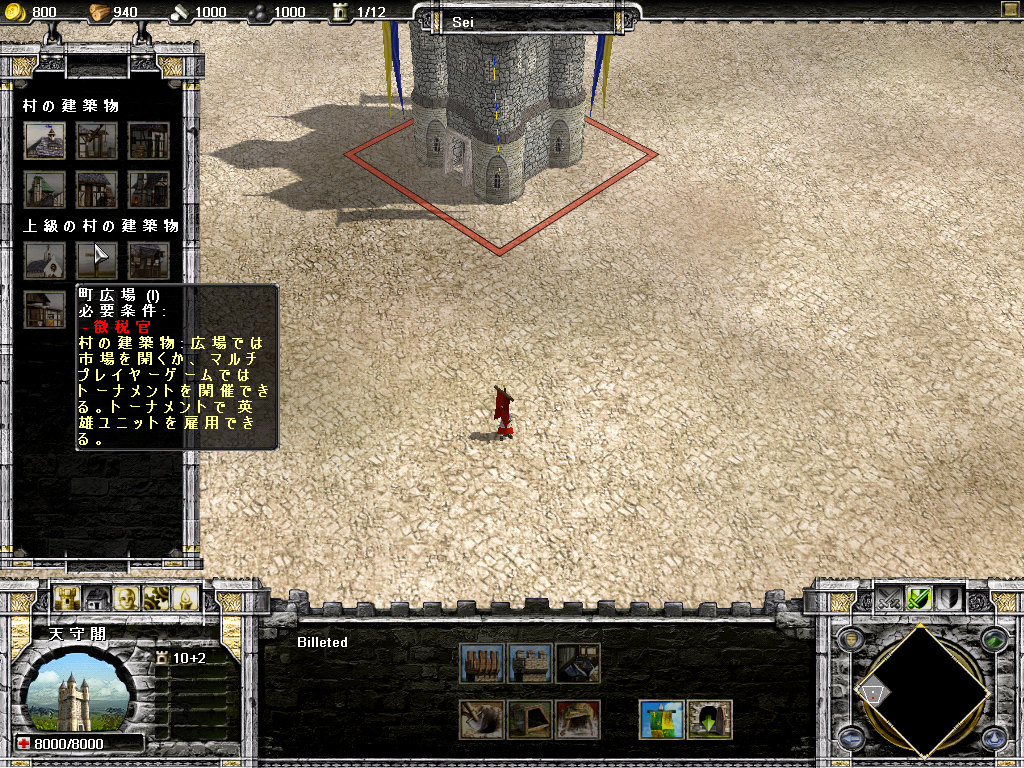Choose the grey shield defensive stance
This screenshot has width=1024, height=768.
pos(948,598)
